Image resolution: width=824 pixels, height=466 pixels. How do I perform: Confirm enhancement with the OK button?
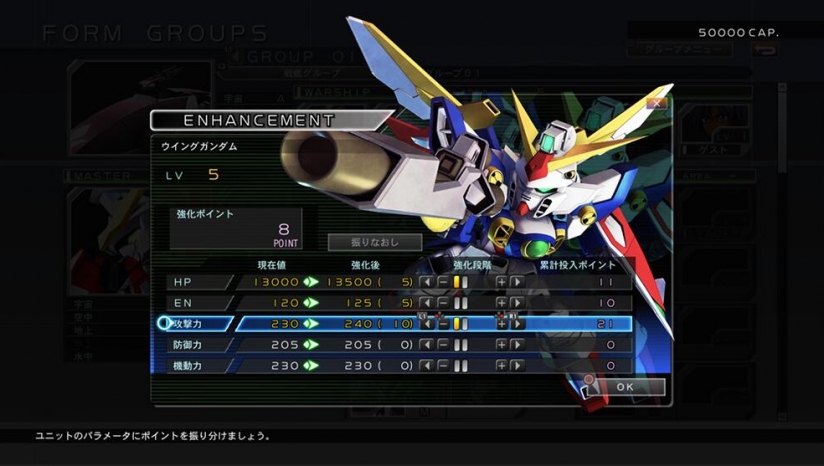625,387
